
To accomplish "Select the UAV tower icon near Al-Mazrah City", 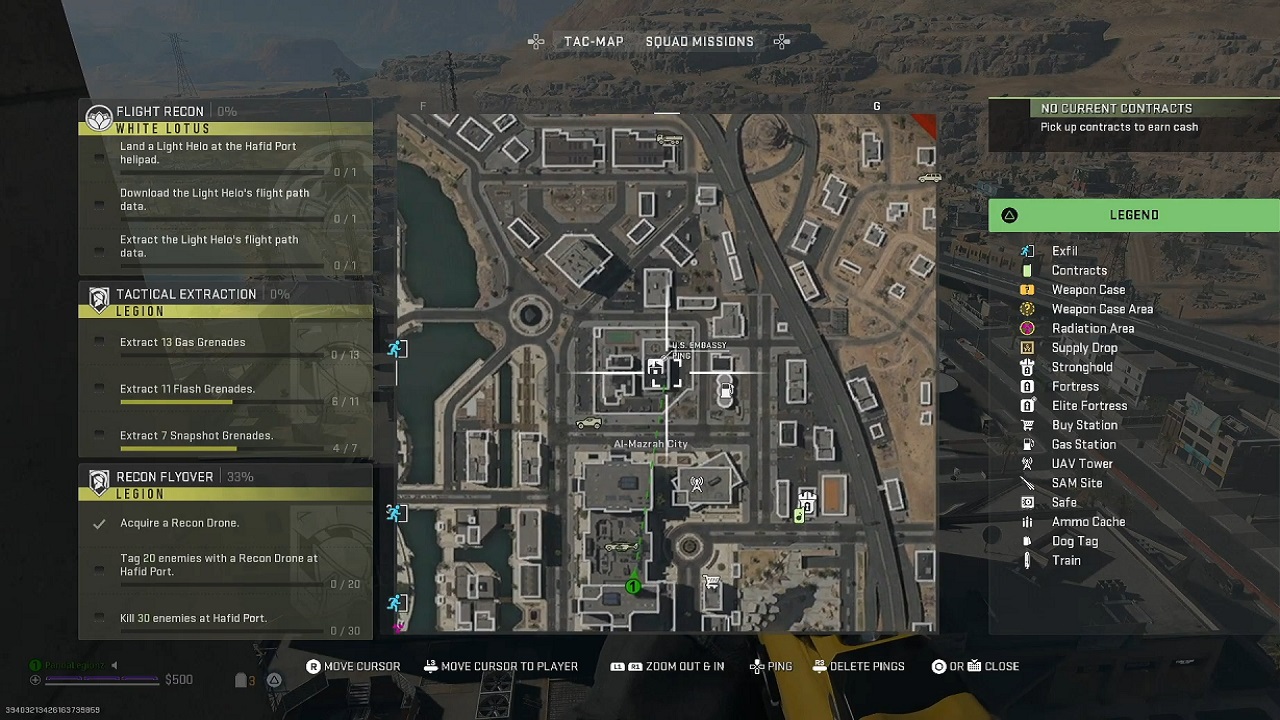I will click(697, 483).
